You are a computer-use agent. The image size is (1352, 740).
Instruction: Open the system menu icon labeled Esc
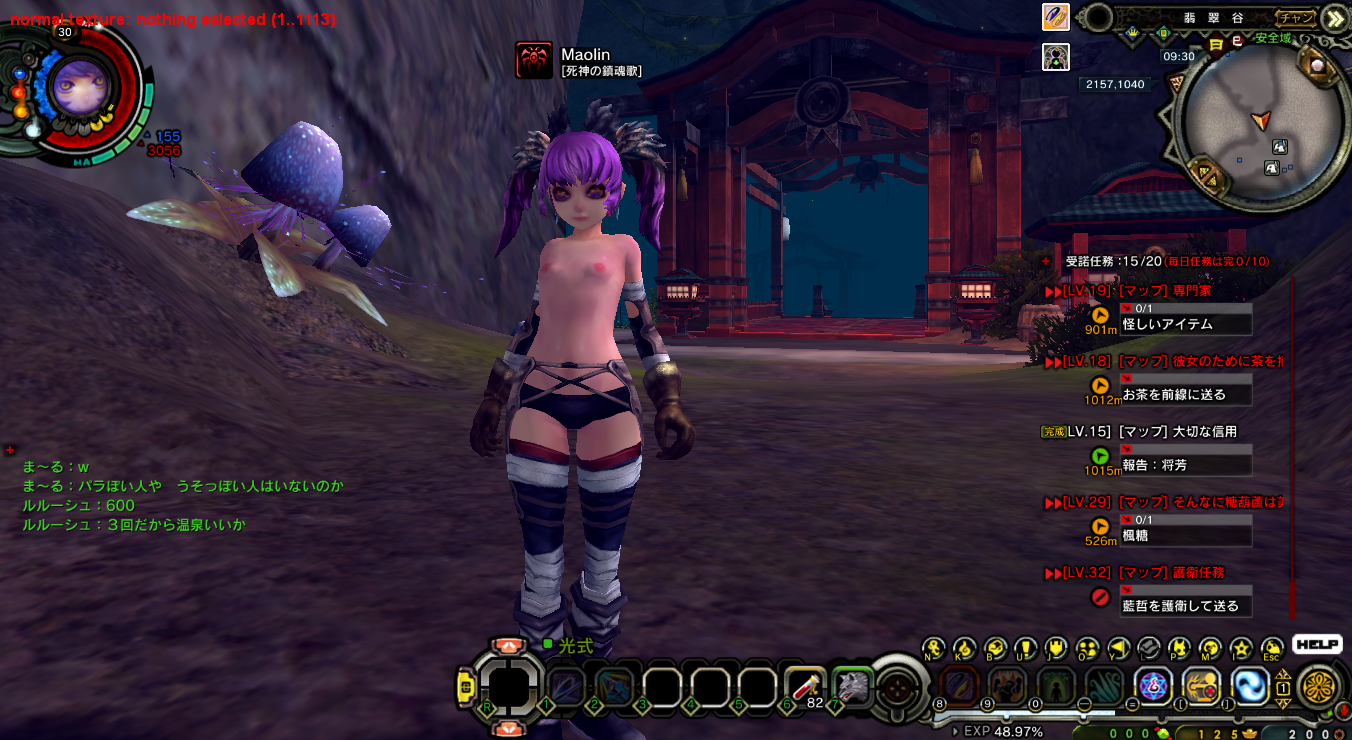1272,648
